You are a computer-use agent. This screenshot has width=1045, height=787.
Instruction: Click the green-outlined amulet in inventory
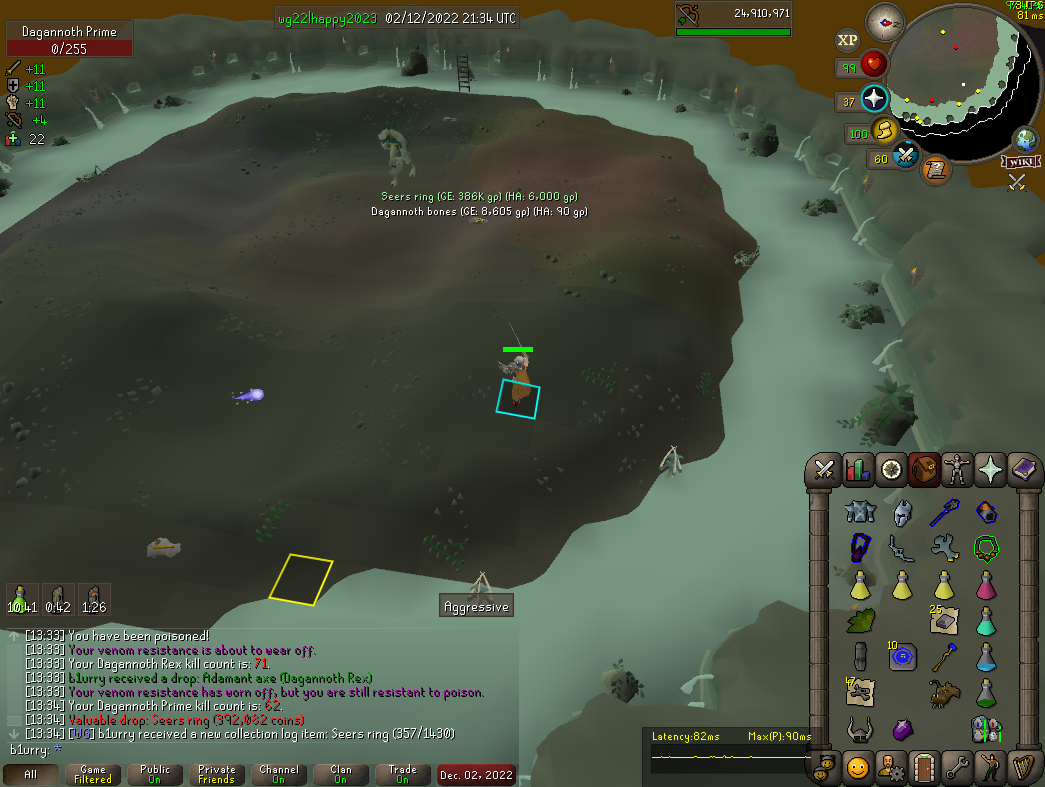(987, 548)
